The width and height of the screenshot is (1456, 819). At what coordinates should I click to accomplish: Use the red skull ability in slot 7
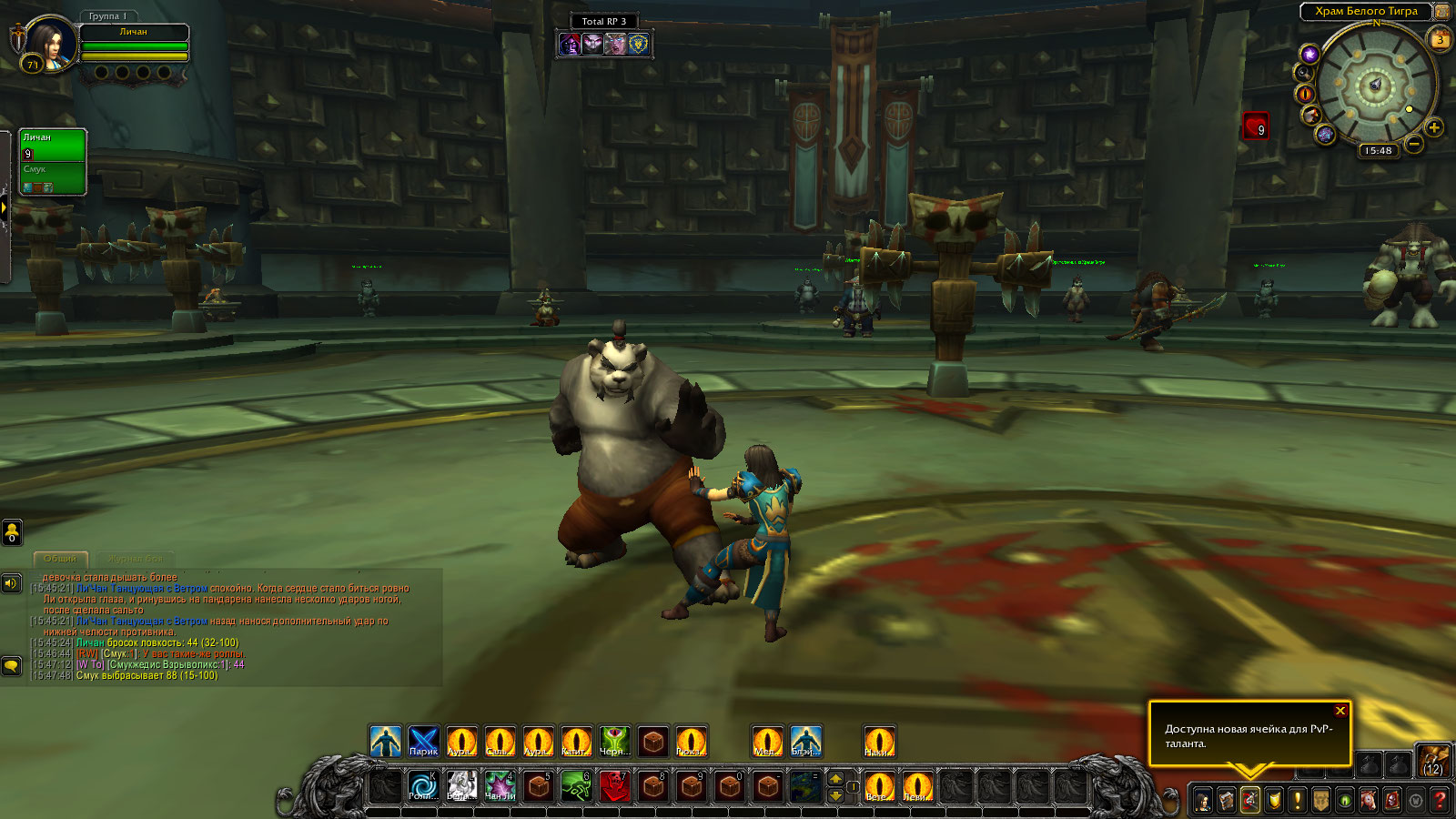click(x=615, y=786)
